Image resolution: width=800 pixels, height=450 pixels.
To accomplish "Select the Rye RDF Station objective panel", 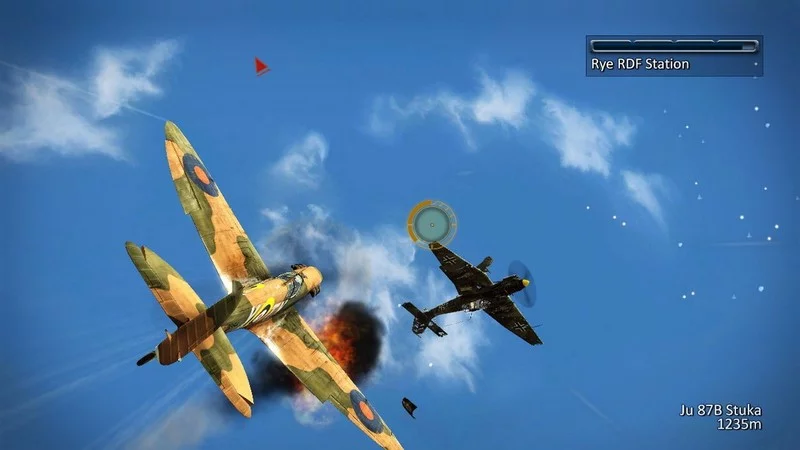I will pyautogui.click(x=674, y=56).
